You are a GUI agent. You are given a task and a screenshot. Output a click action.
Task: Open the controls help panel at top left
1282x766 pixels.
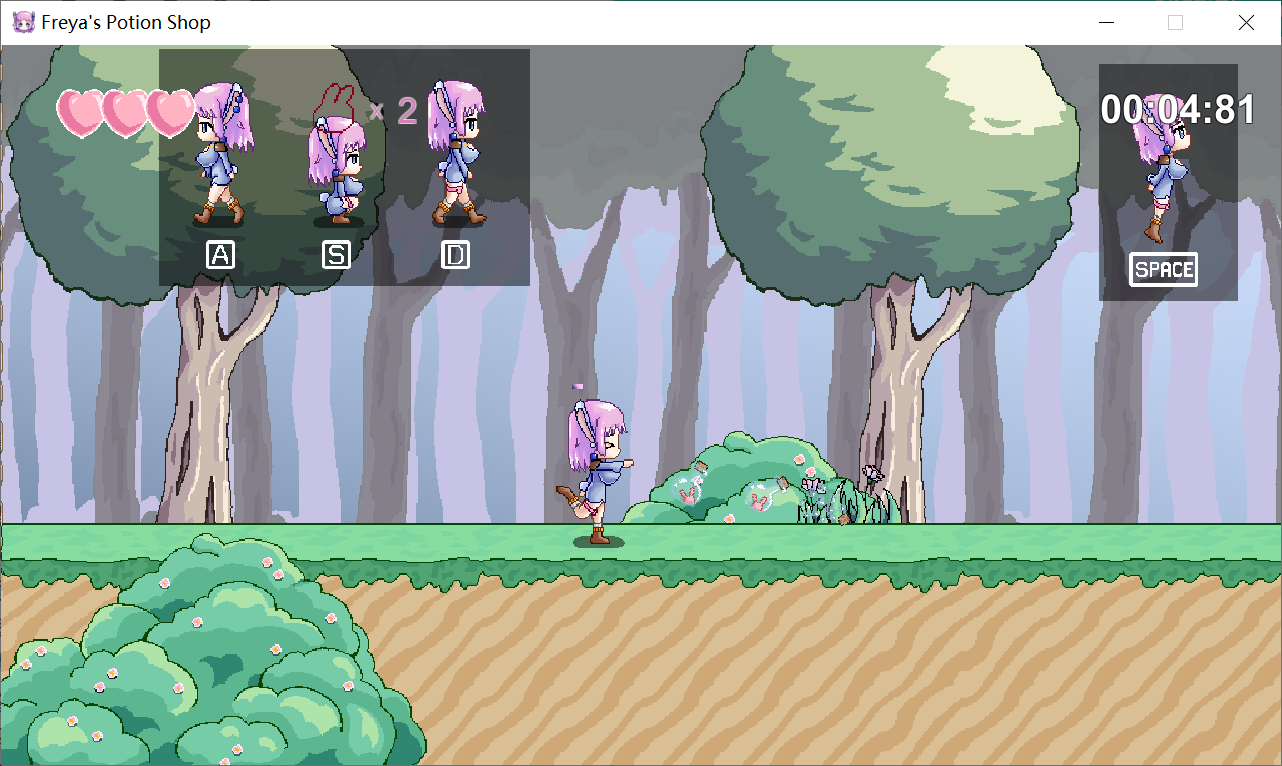pyautogui.click(x=343, y=168)
